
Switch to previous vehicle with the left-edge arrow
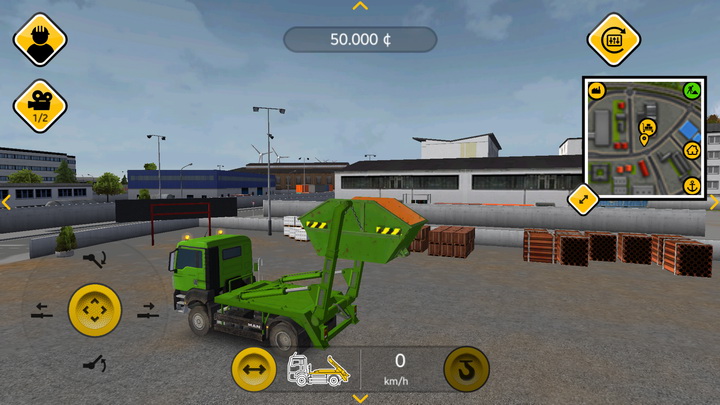(x=6, y=202)
